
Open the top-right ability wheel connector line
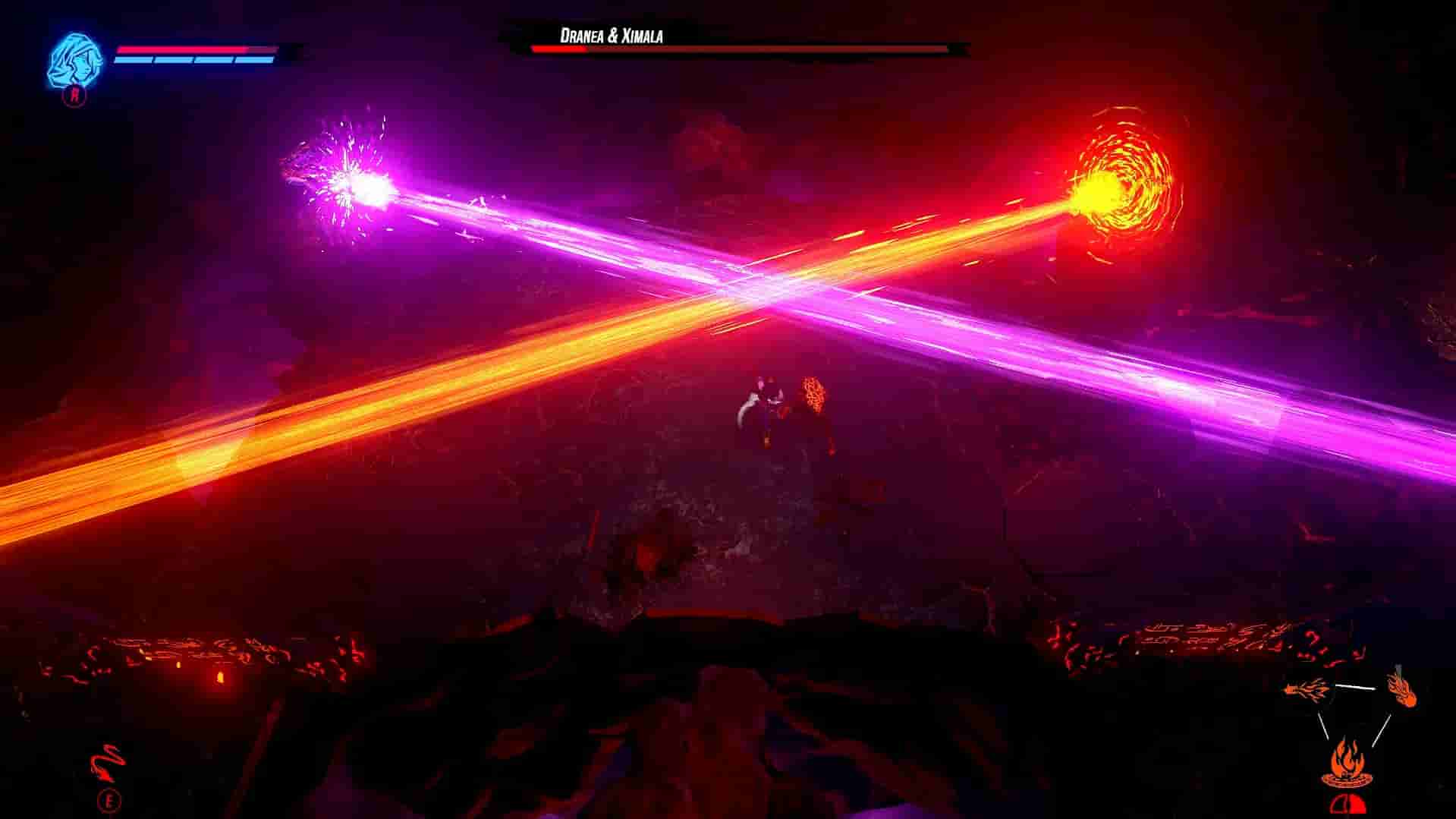[1355, 687]
